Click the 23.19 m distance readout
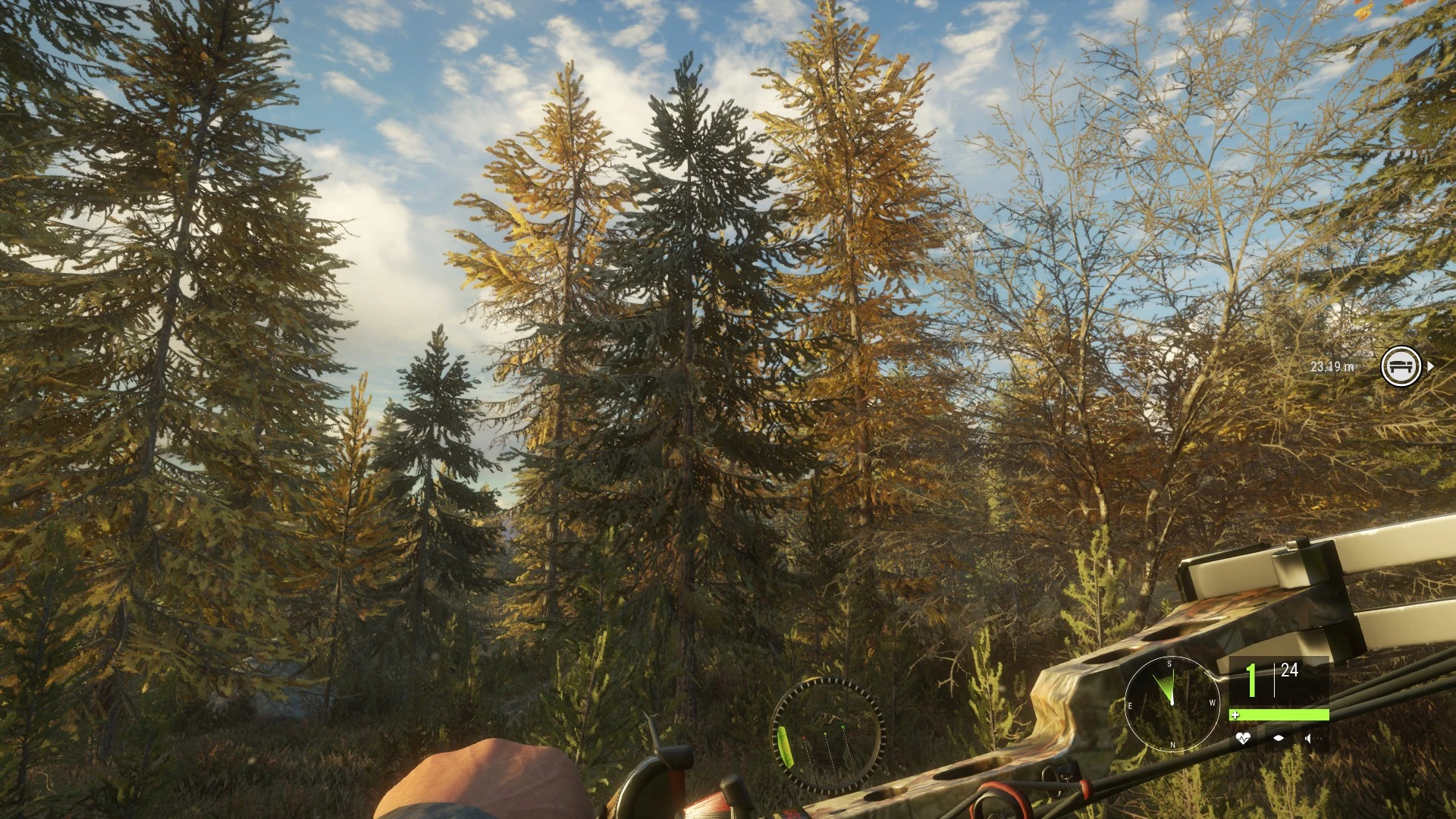The width and height of the screenshot is (1456, 819). [x=1332, y=368]
